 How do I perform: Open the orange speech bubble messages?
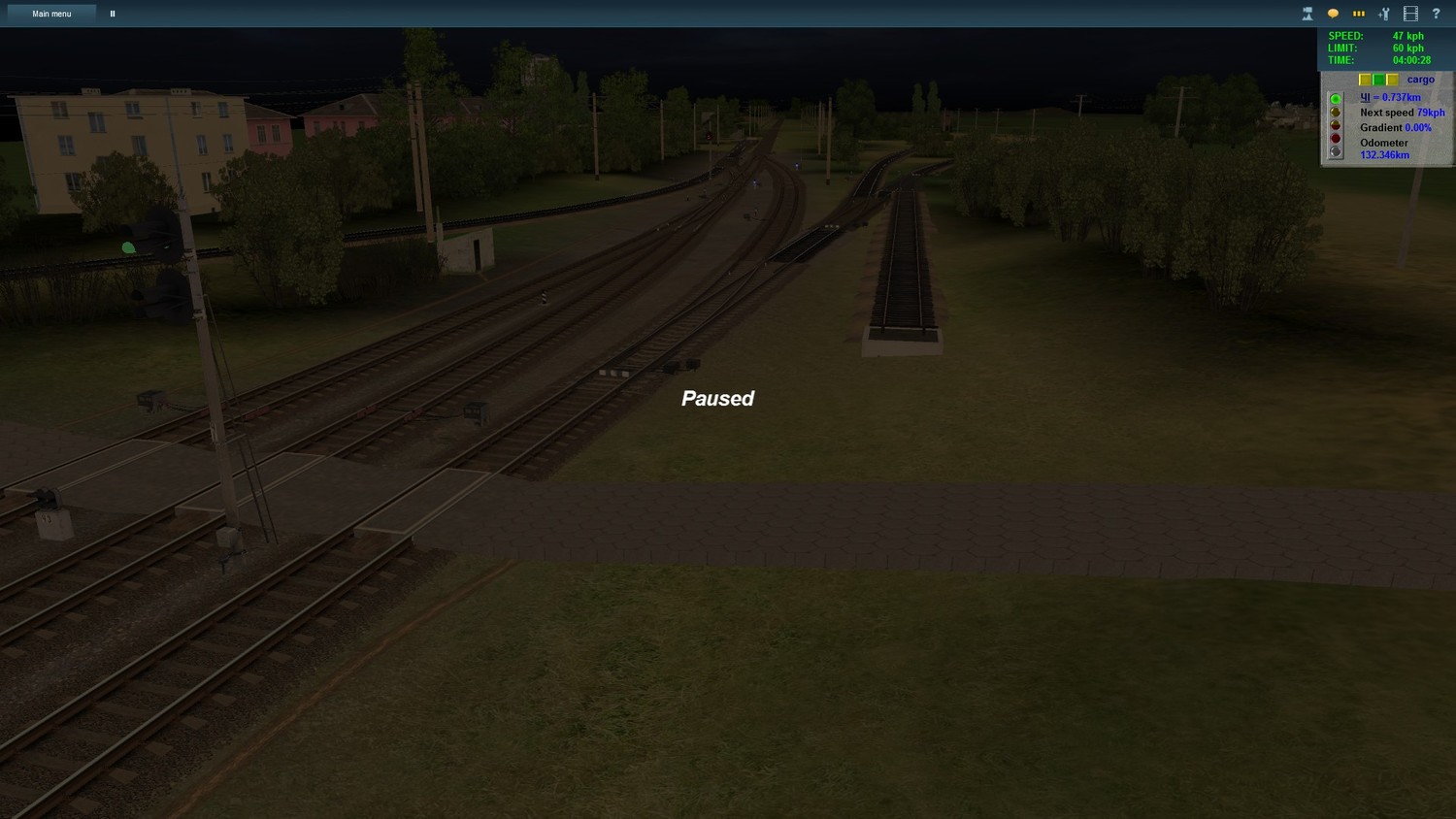(1333, 14)
